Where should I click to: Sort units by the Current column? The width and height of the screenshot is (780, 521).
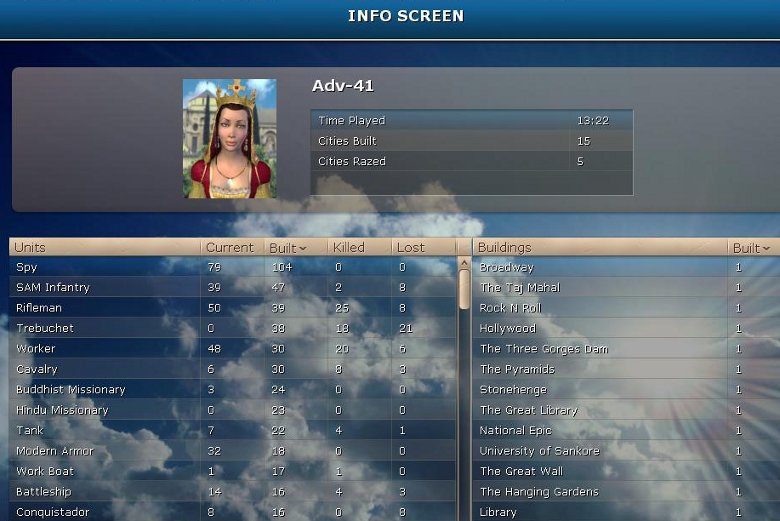coord(230,247)
